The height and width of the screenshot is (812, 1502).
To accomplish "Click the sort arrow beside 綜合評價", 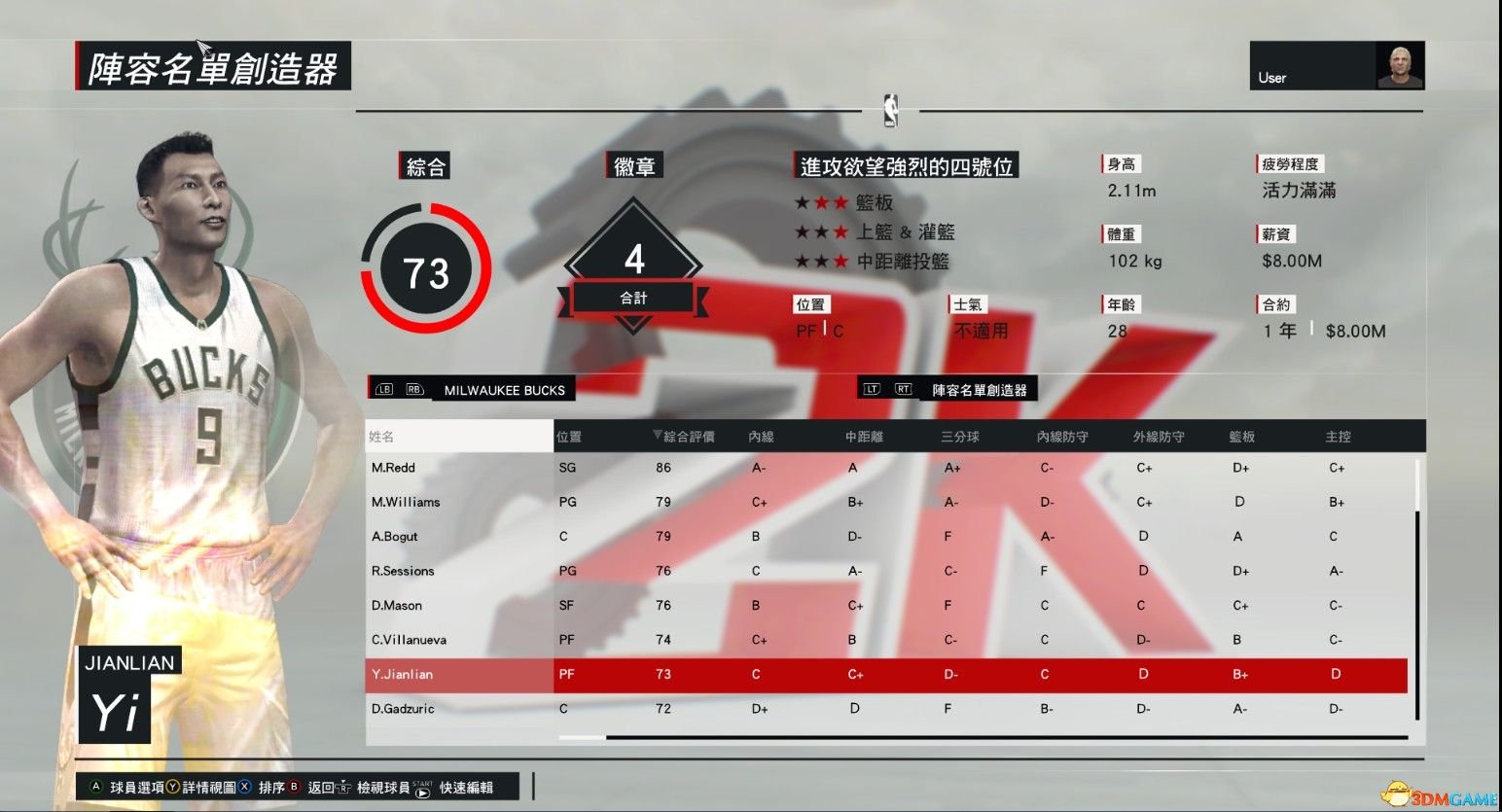I will click(x=658, y=436).
